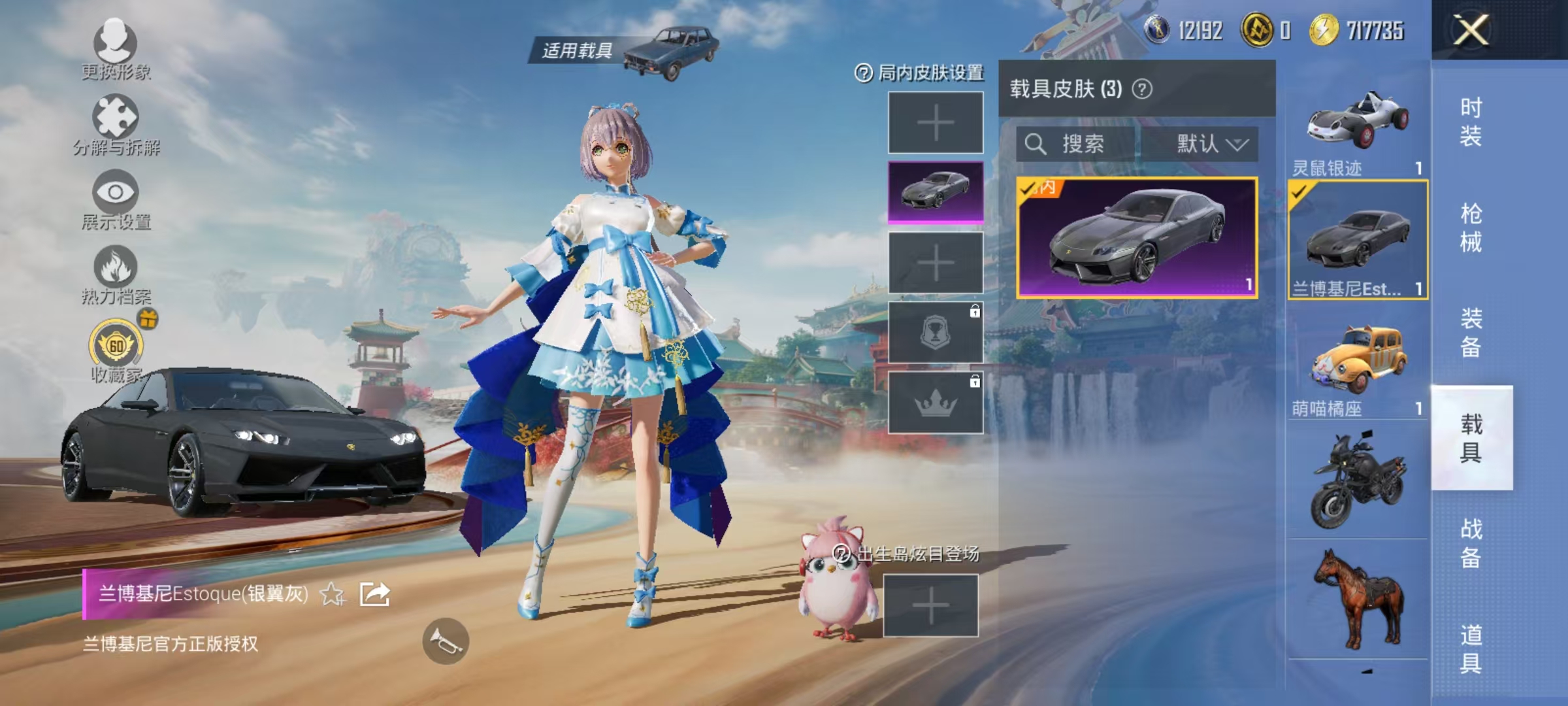Add a skin in the top empty + slot
Screen dimensions: 1568x706
tap(935, 122)
